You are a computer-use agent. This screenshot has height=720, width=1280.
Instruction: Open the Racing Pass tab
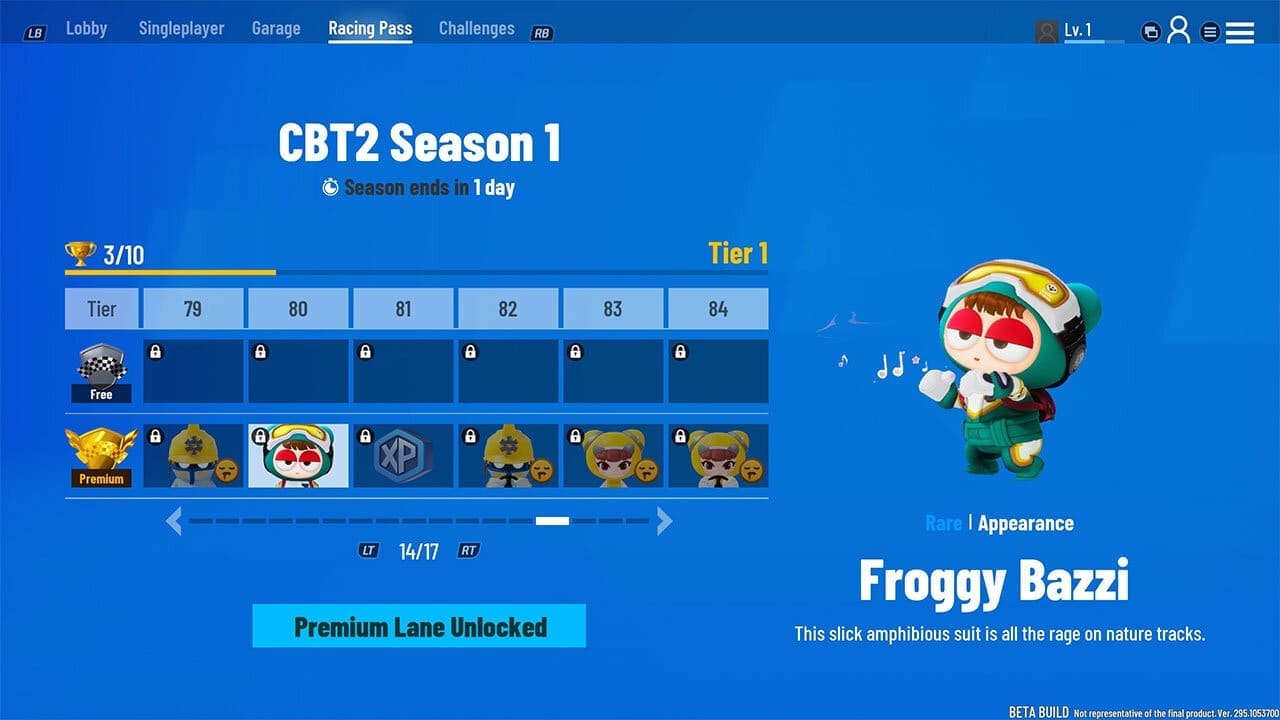(x=370, y=28)
